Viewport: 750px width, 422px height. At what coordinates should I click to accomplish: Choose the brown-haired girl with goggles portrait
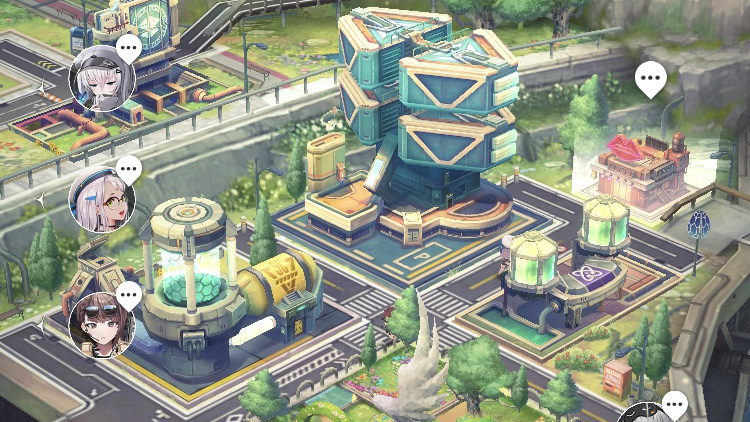click(101, 325)
